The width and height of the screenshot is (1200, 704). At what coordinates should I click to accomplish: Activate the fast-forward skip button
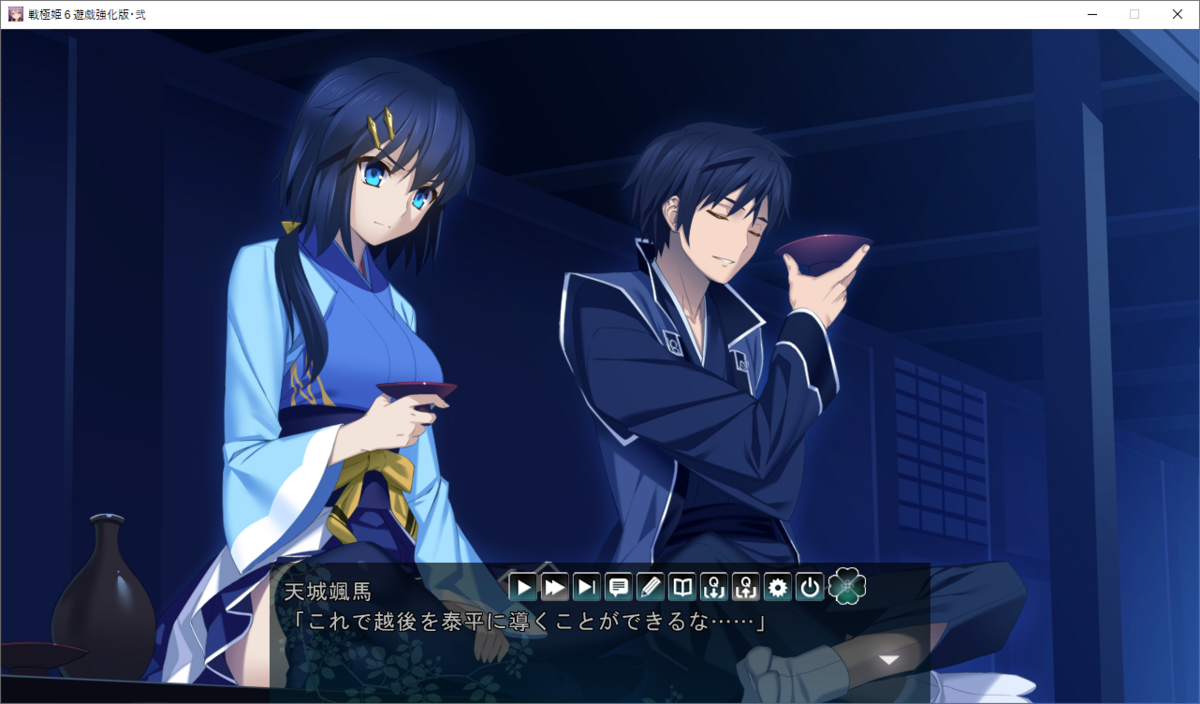(x=554, y=587)
